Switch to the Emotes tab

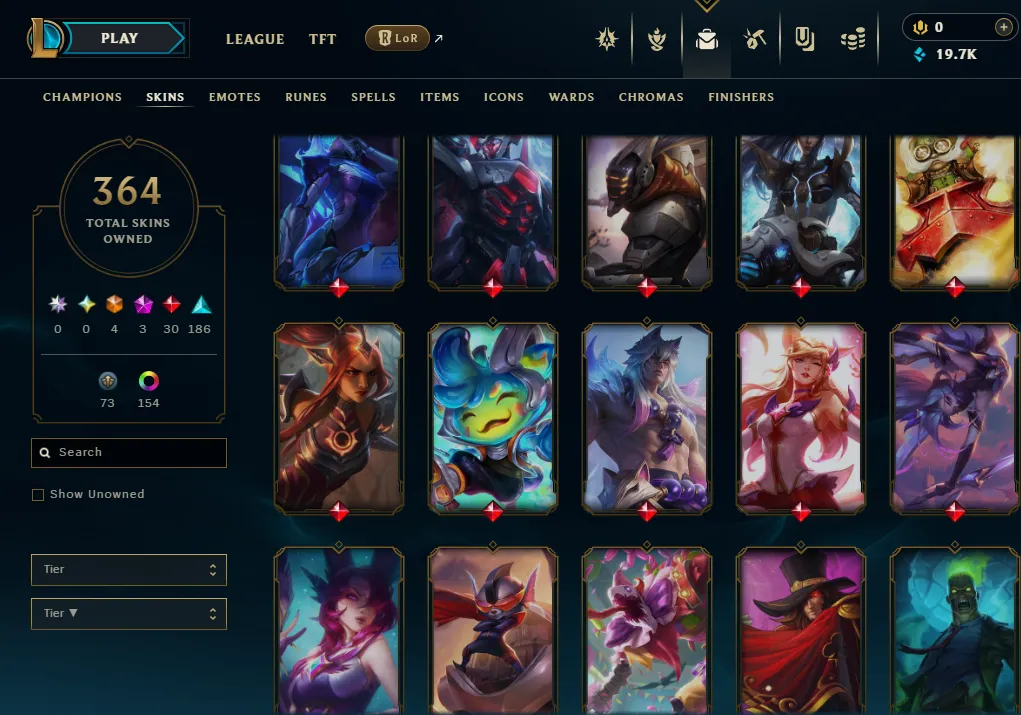pos(235,97)
